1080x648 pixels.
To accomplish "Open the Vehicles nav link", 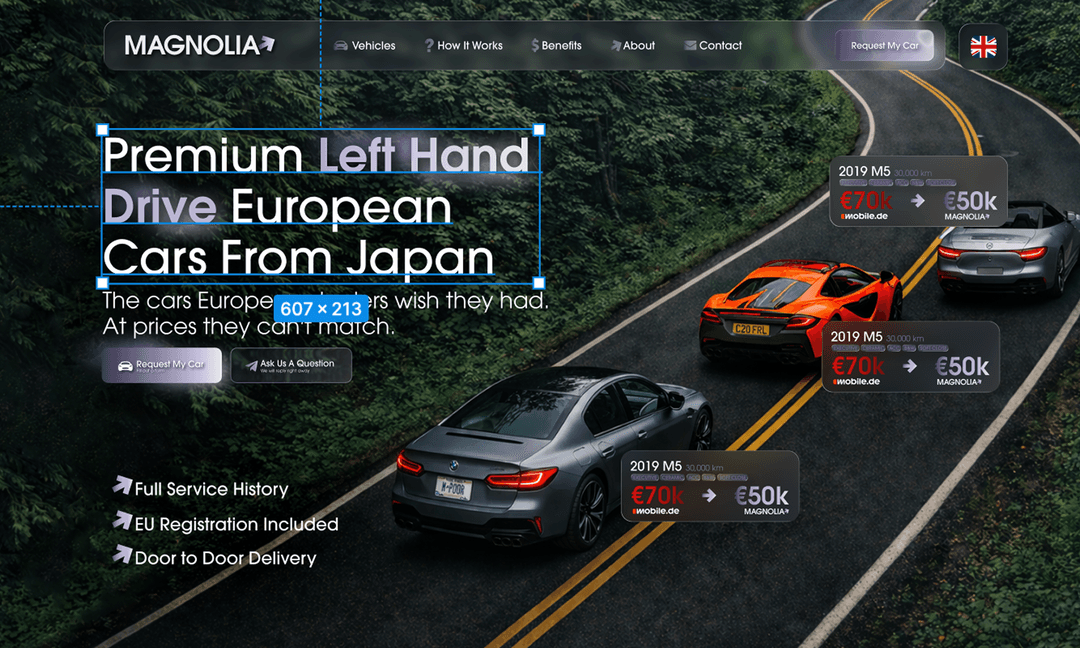I will 365,46.
